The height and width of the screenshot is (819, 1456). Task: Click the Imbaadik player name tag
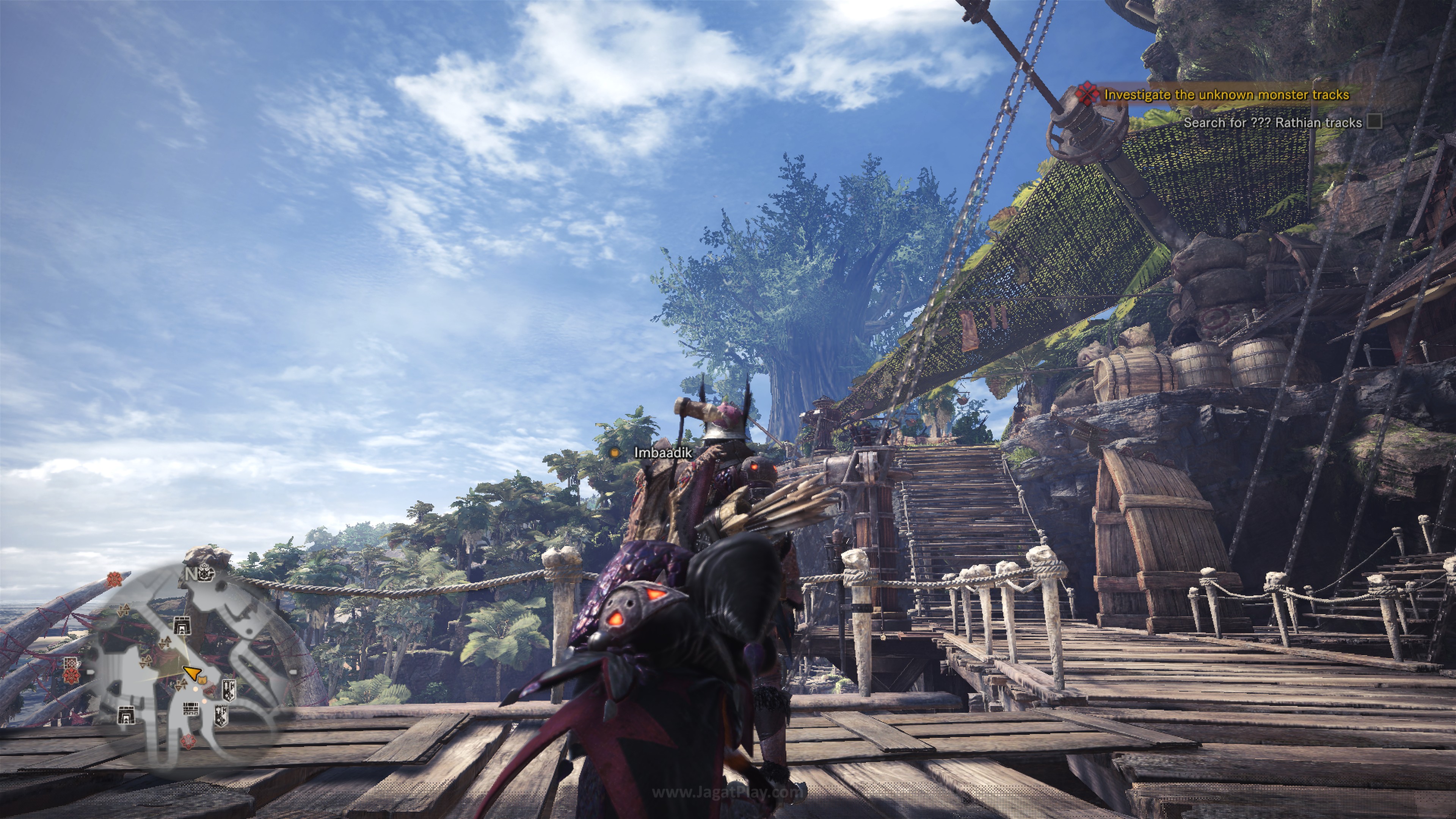662,452
